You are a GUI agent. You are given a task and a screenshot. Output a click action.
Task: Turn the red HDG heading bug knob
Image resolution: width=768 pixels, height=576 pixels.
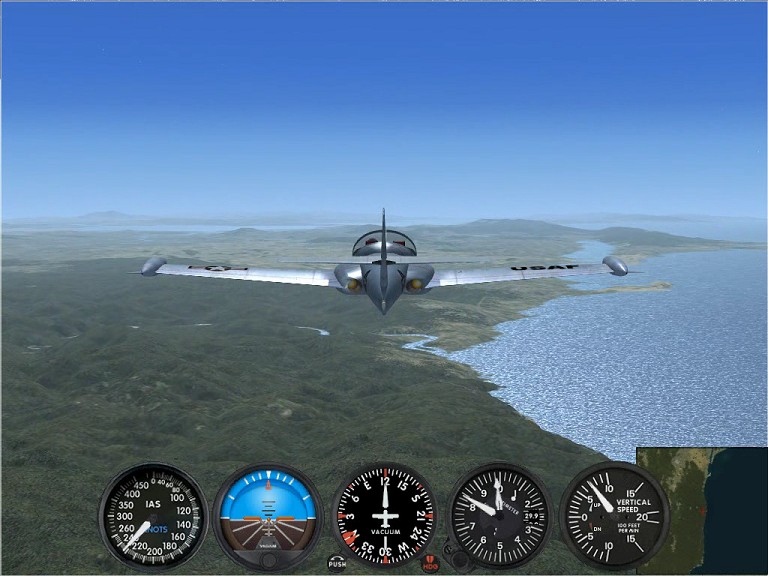click(x=430, y=563)
